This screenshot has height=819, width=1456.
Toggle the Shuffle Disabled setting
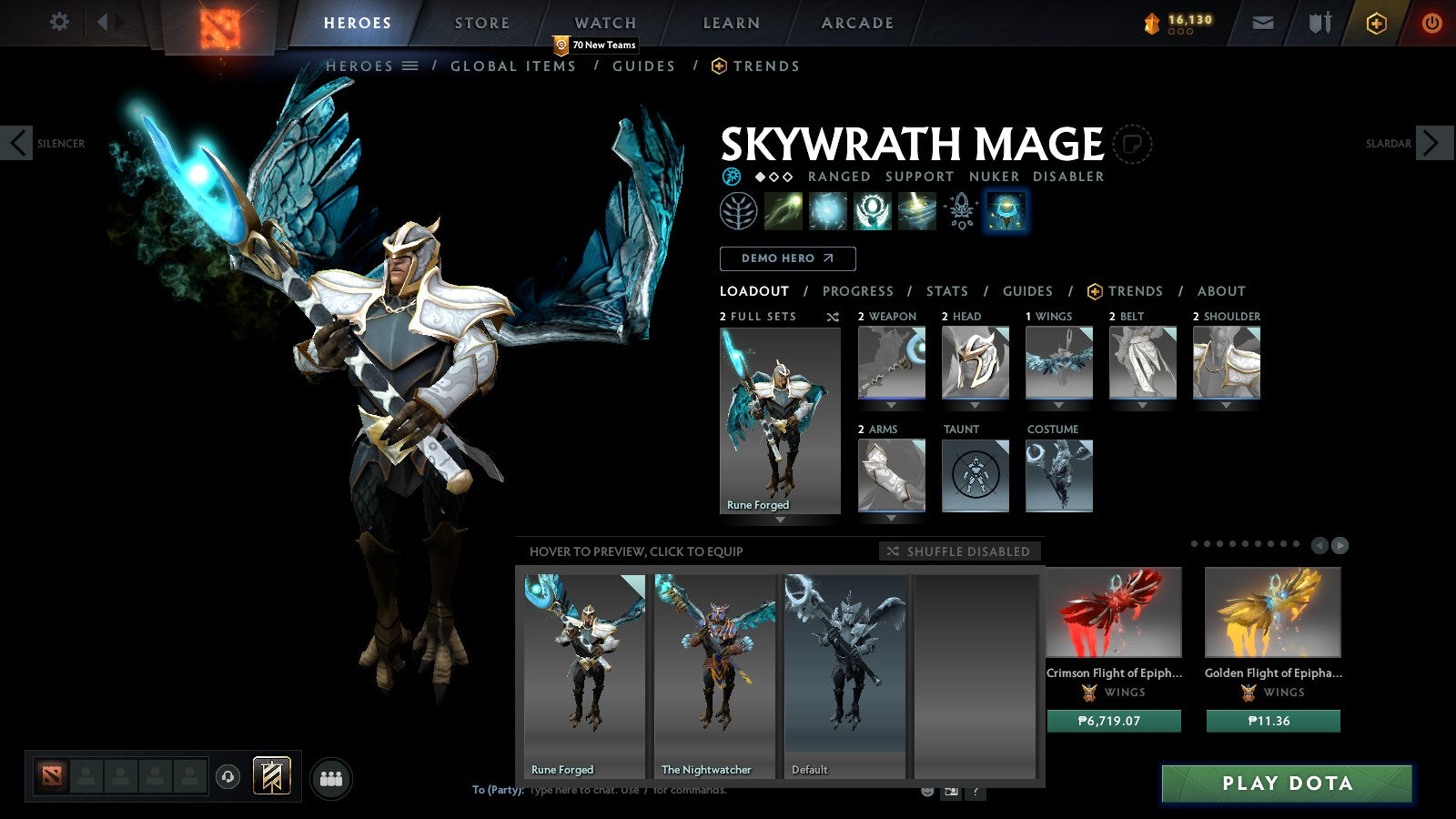click(x=956, y=551)
